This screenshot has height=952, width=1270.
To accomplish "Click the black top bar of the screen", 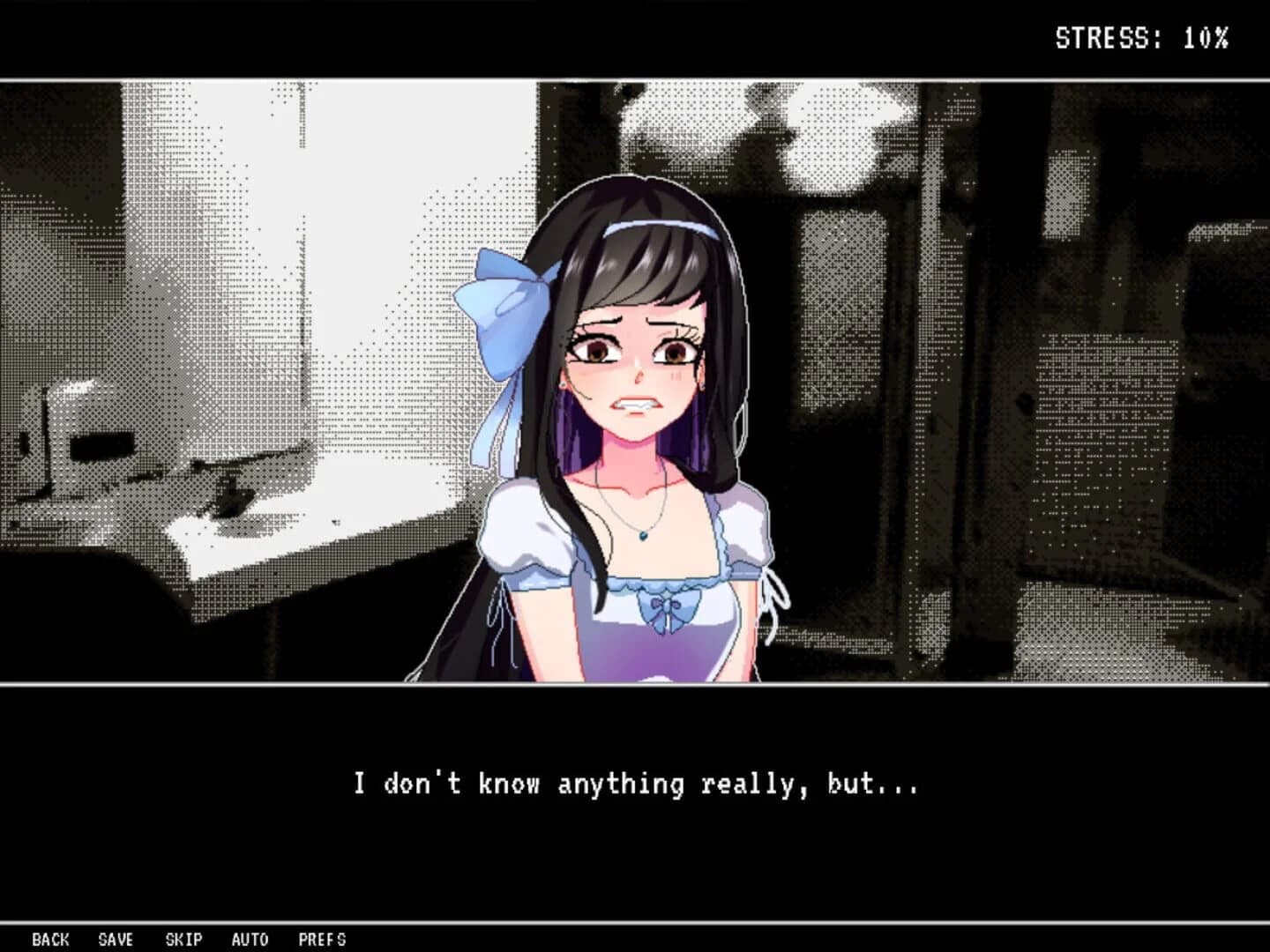I will coord(529,35).
